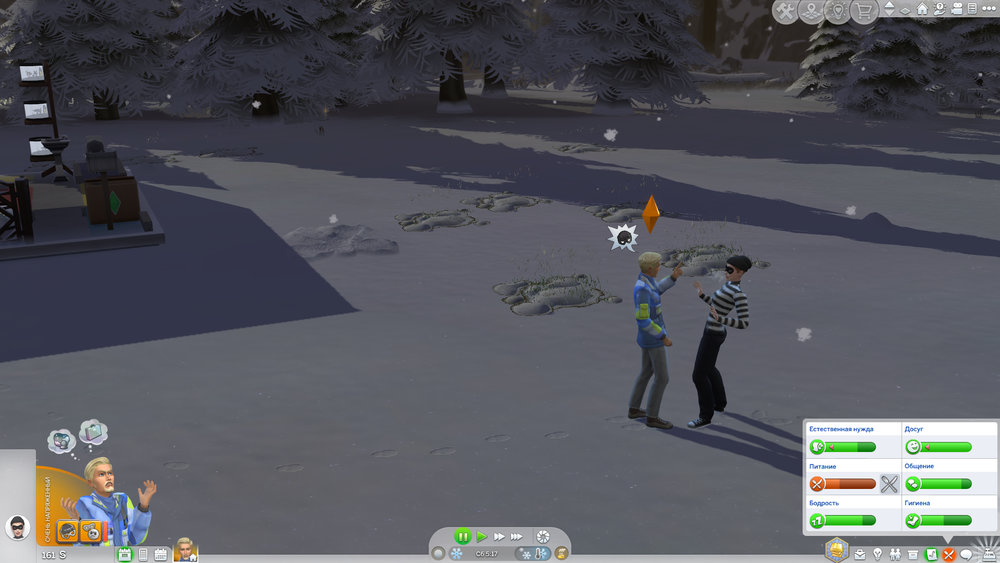The image size is (1000, 563).
Task: Select the masked burglar sim portrait
Action: (x=17, y=527)
